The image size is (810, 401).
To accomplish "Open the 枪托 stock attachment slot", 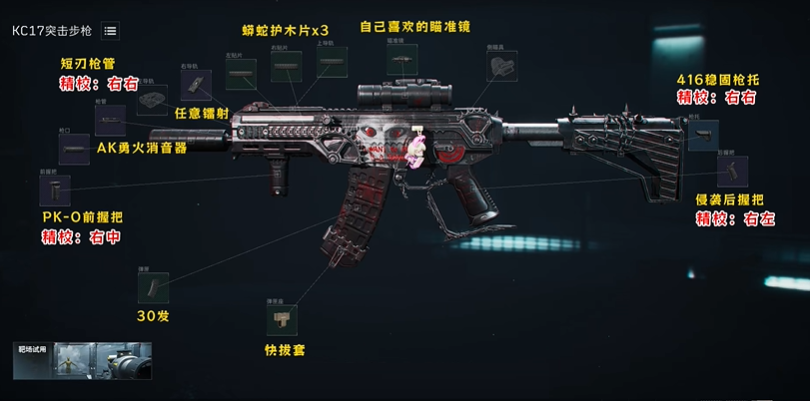I will pyautogui.click(x=704, y=131).
